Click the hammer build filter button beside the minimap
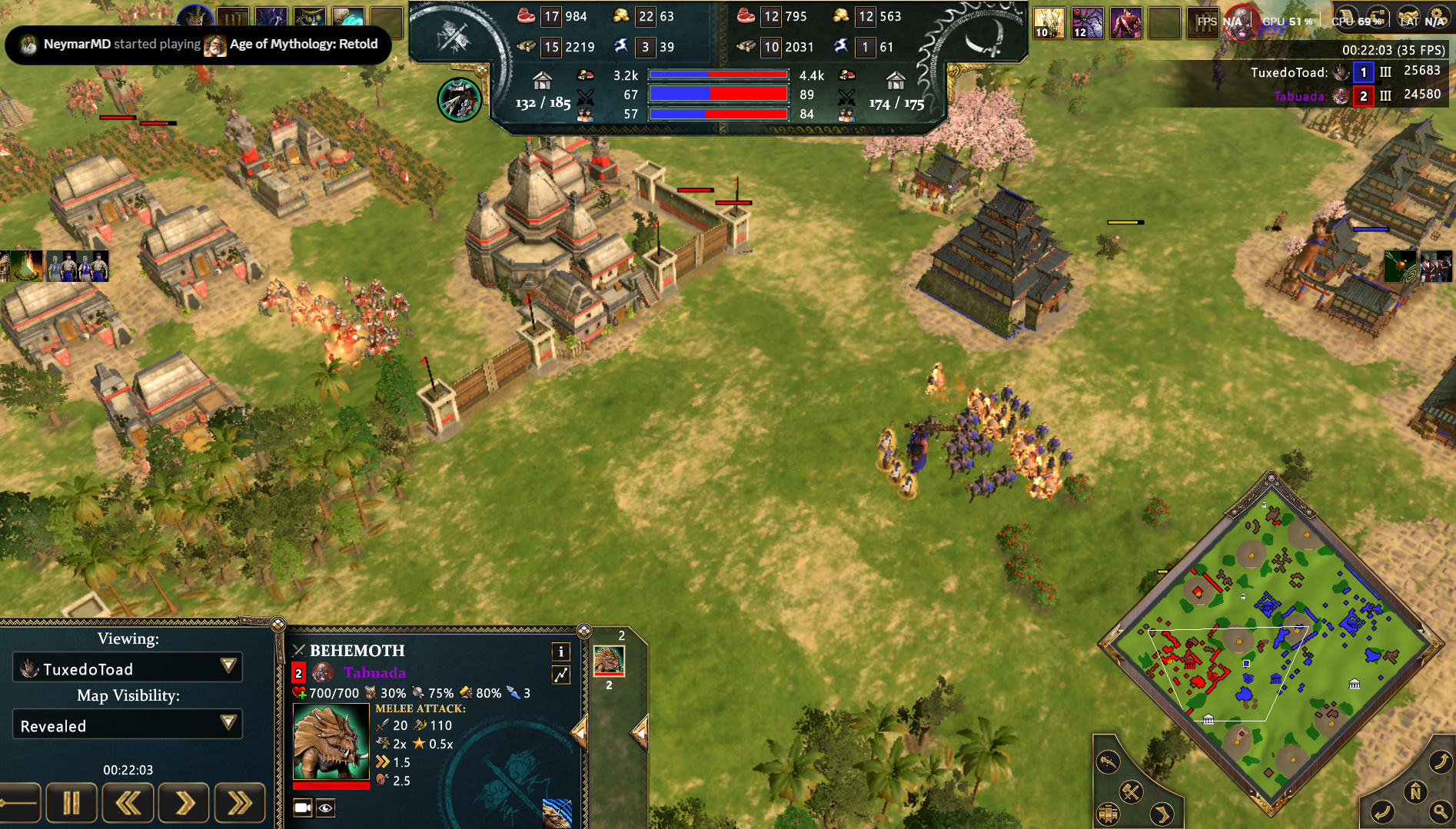The image size is (1456, 829). tap(1130, 792)
